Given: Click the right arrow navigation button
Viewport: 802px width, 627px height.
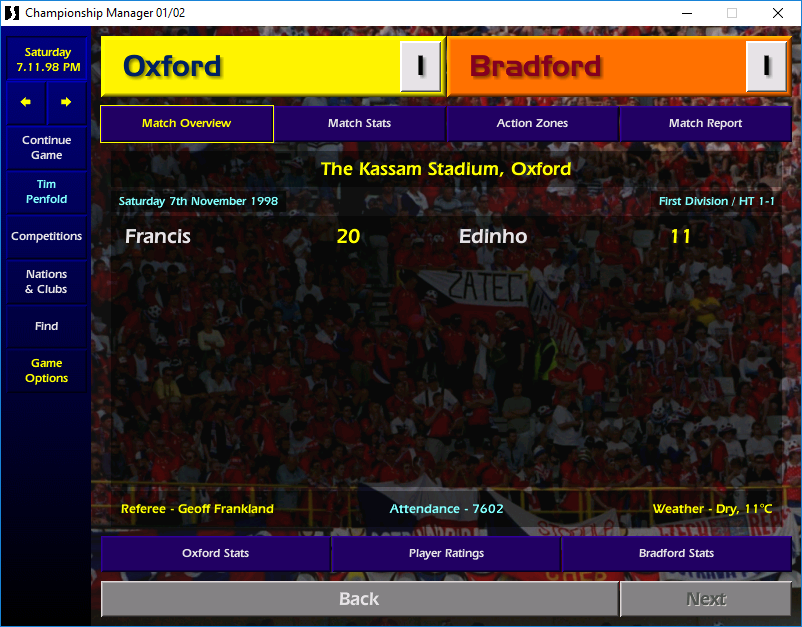Looking at the screenshot, I should [66, 102].
